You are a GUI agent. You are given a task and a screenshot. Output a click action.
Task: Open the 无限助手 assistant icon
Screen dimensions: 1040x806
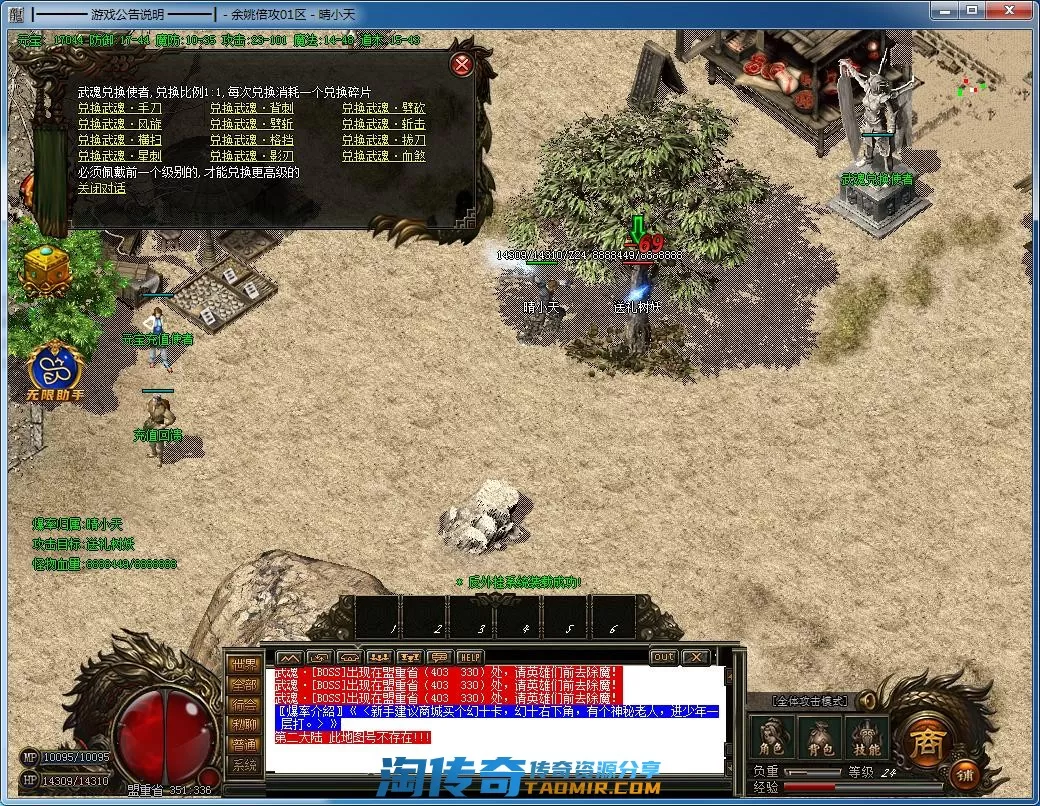56,373
